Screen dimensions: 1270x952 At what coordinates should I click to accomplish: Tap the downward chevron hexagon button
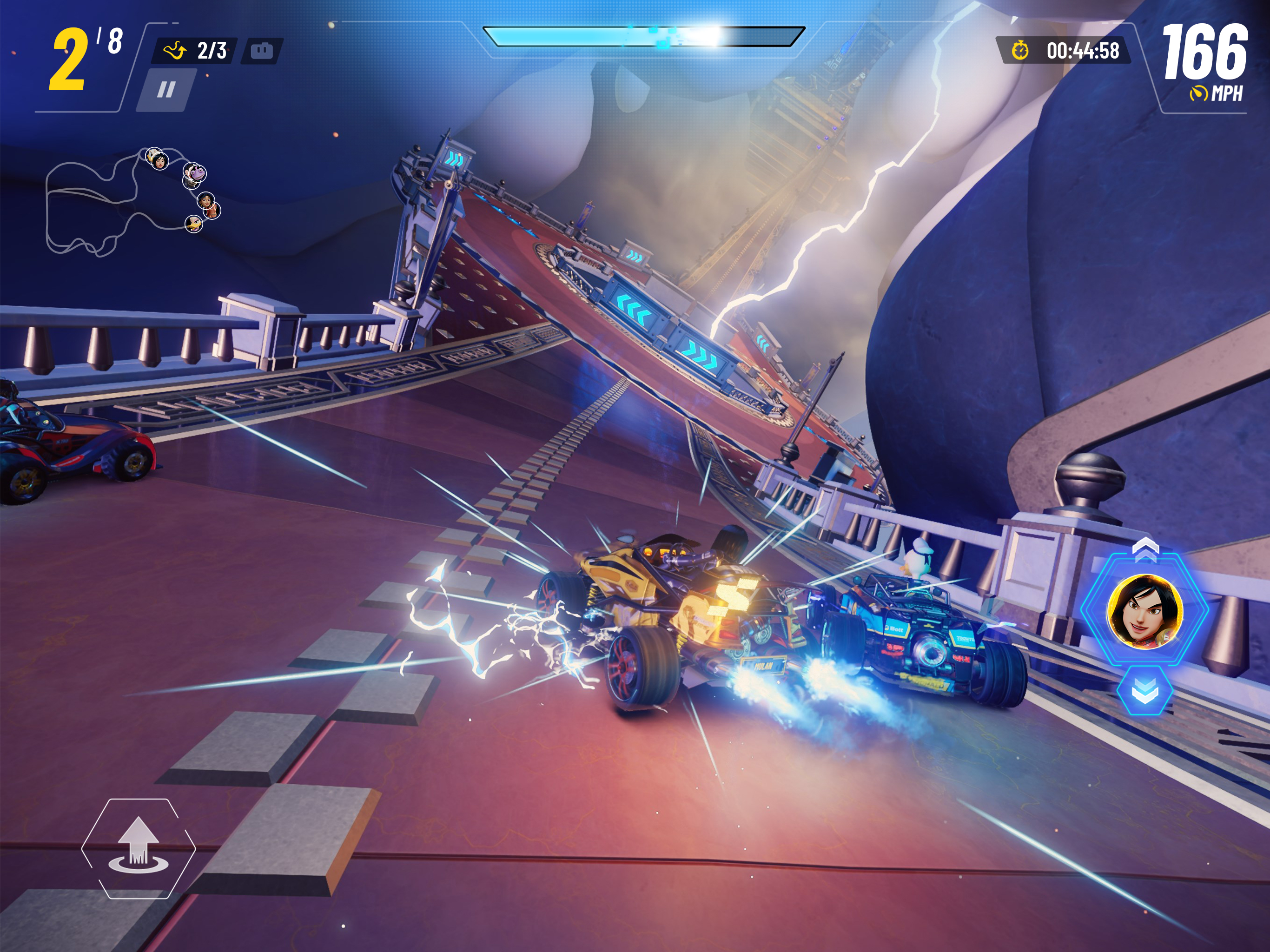click(1144, 693)
